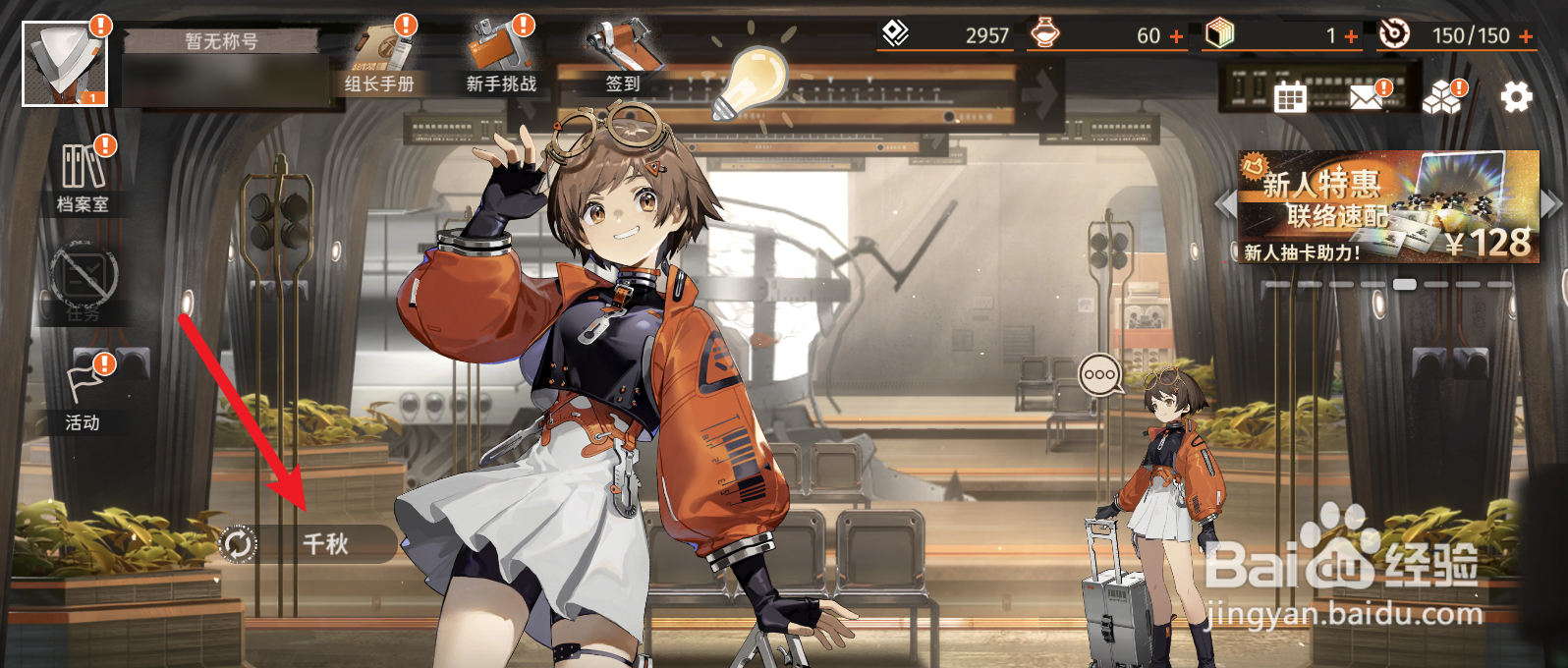Add more orange vase currency
Viewport: 1568px width, 668px height.
pyautogui.click(x=1177, y=36)
